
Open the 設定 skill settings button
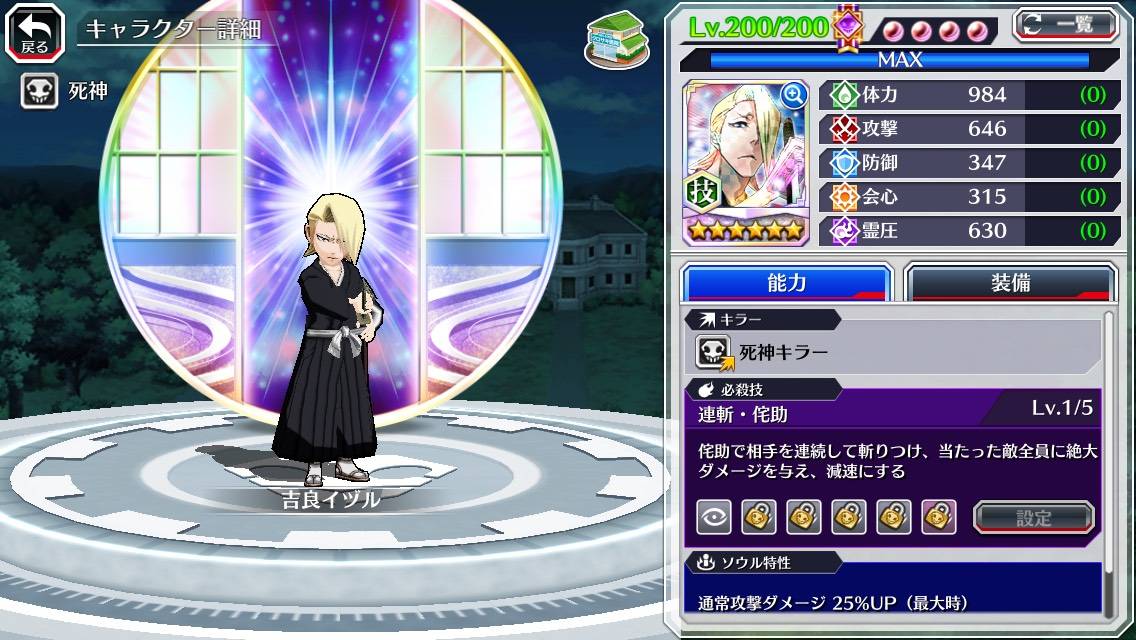point(1033,517)
